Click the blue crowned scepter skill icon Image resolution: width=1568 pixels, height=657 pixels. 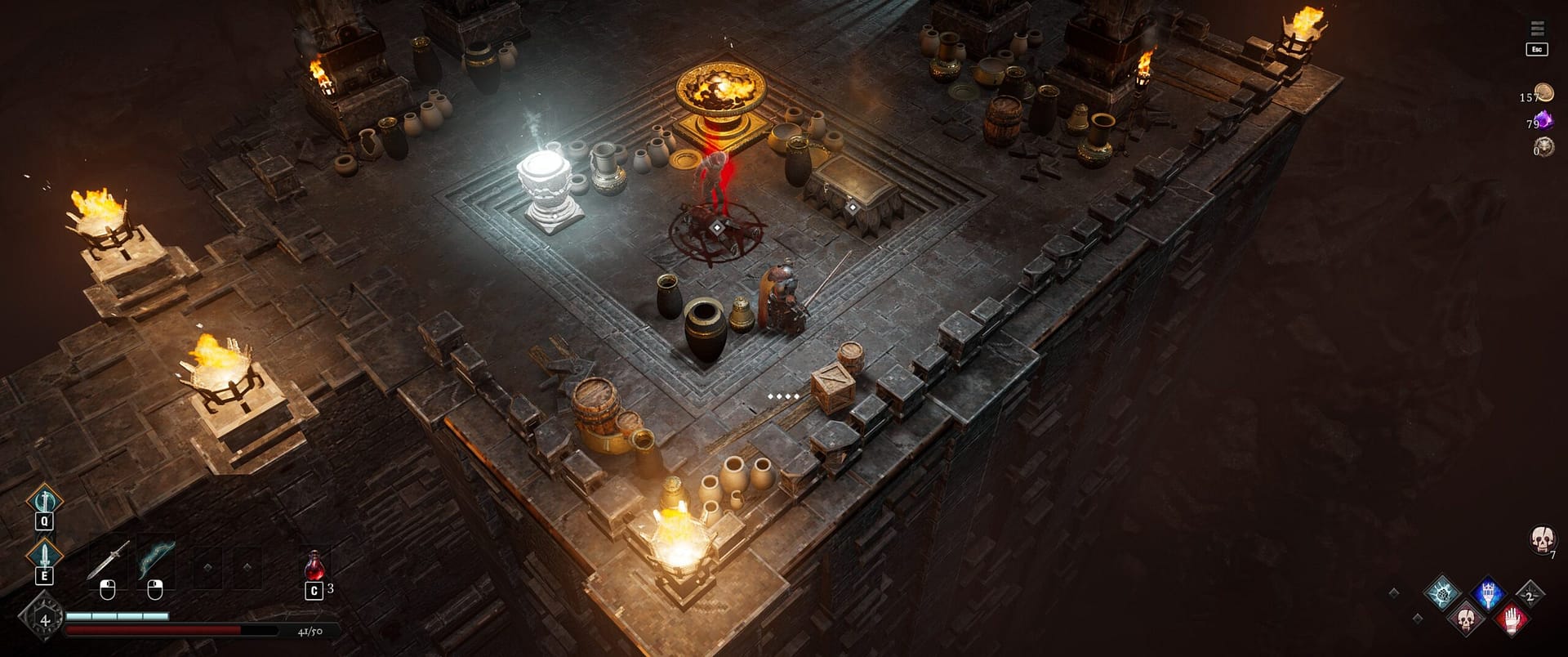[1487, 593]
